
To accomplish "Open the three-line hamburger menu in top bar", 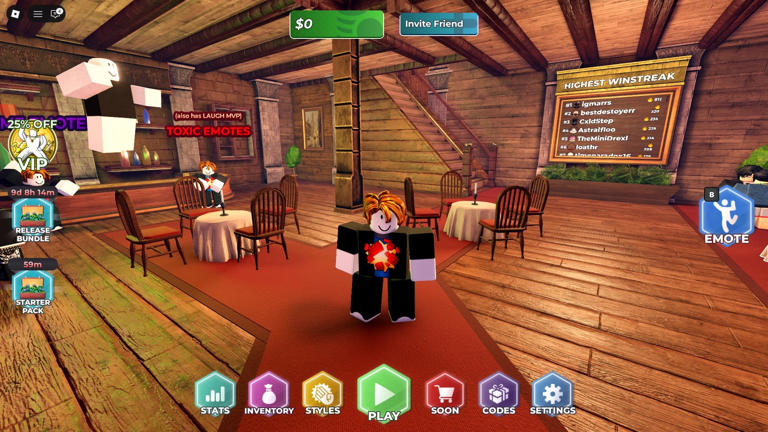I will pos(37,14).
